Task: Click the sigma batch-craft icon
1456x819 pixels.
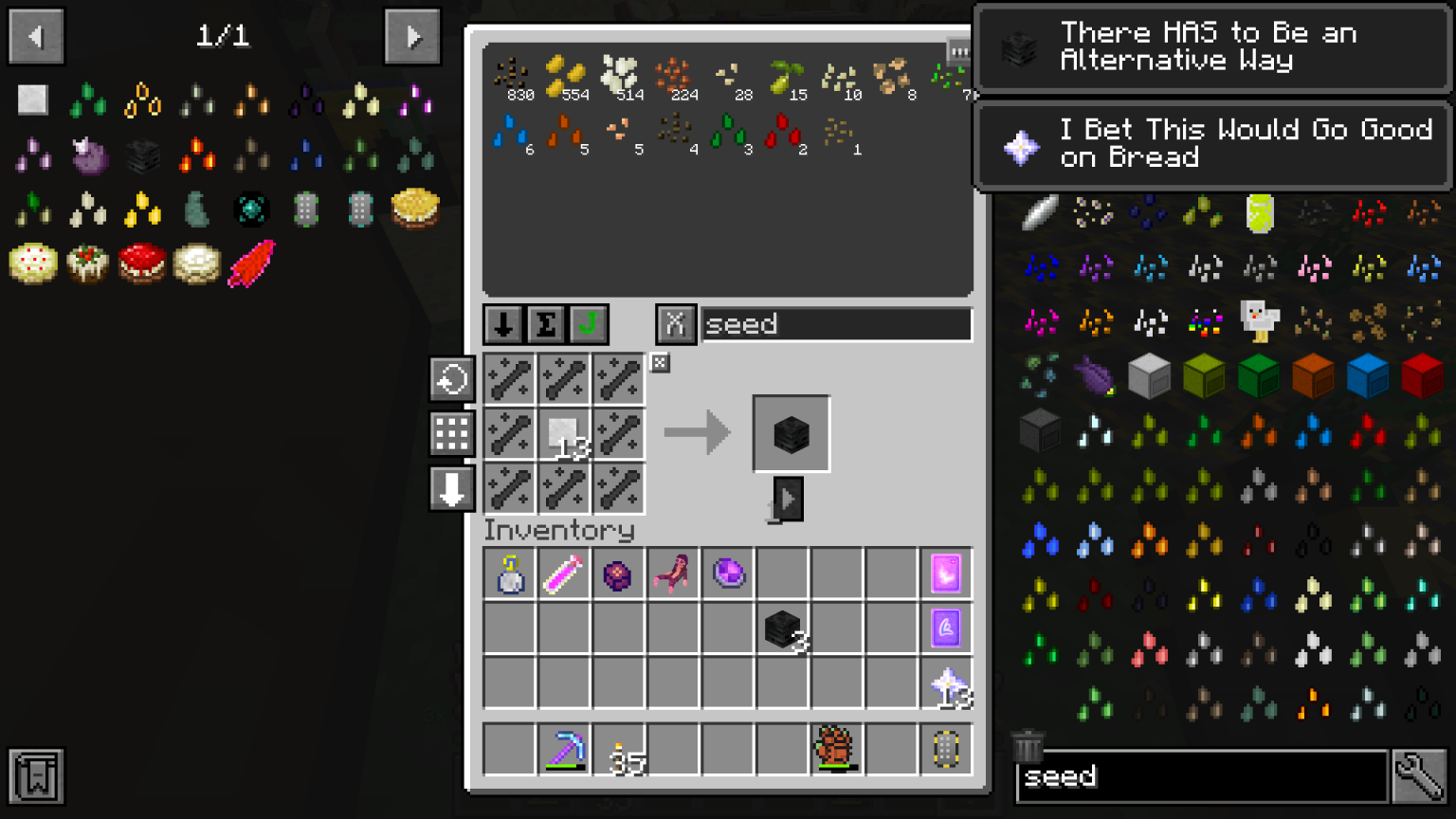Action: click(545, 323)
